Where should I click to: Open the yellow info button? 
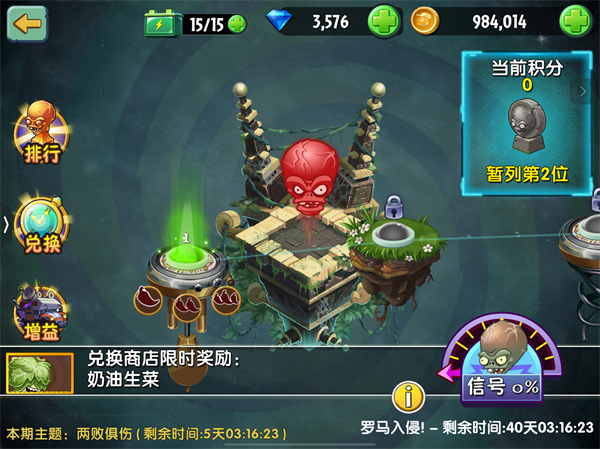tap(408, 397)
